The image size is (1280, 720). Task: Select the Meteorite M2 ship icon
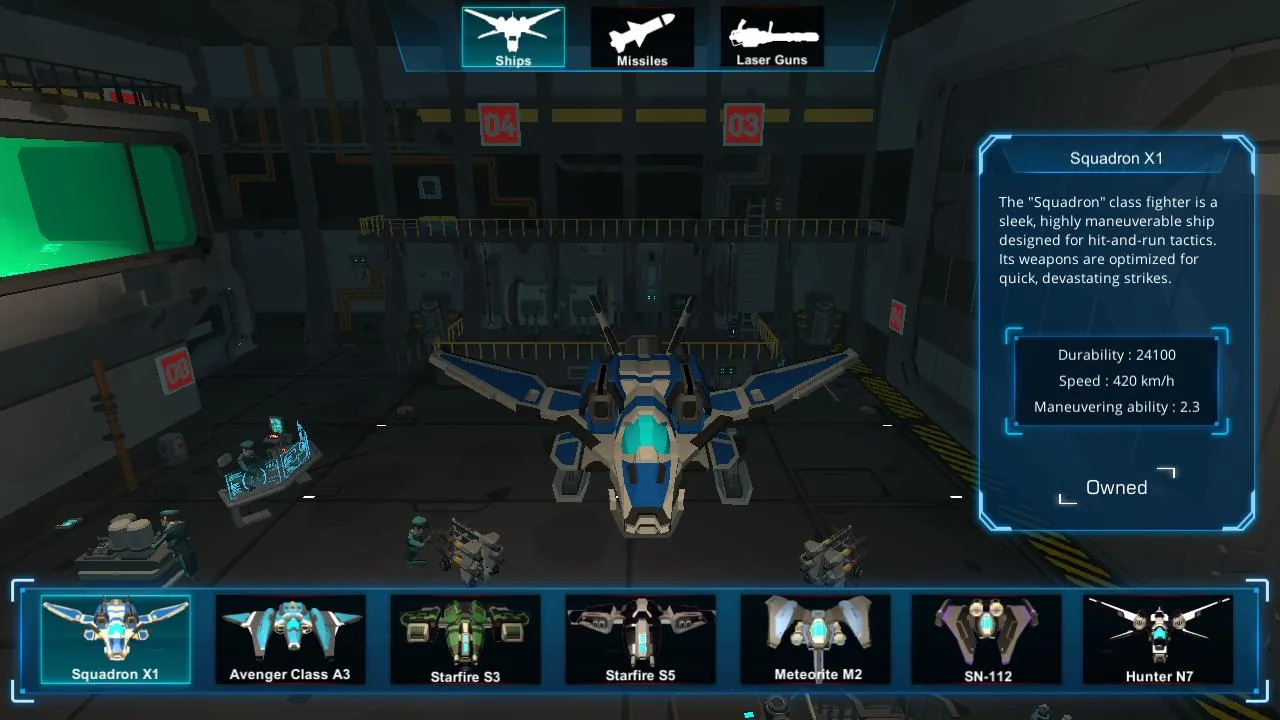(815, 638)
